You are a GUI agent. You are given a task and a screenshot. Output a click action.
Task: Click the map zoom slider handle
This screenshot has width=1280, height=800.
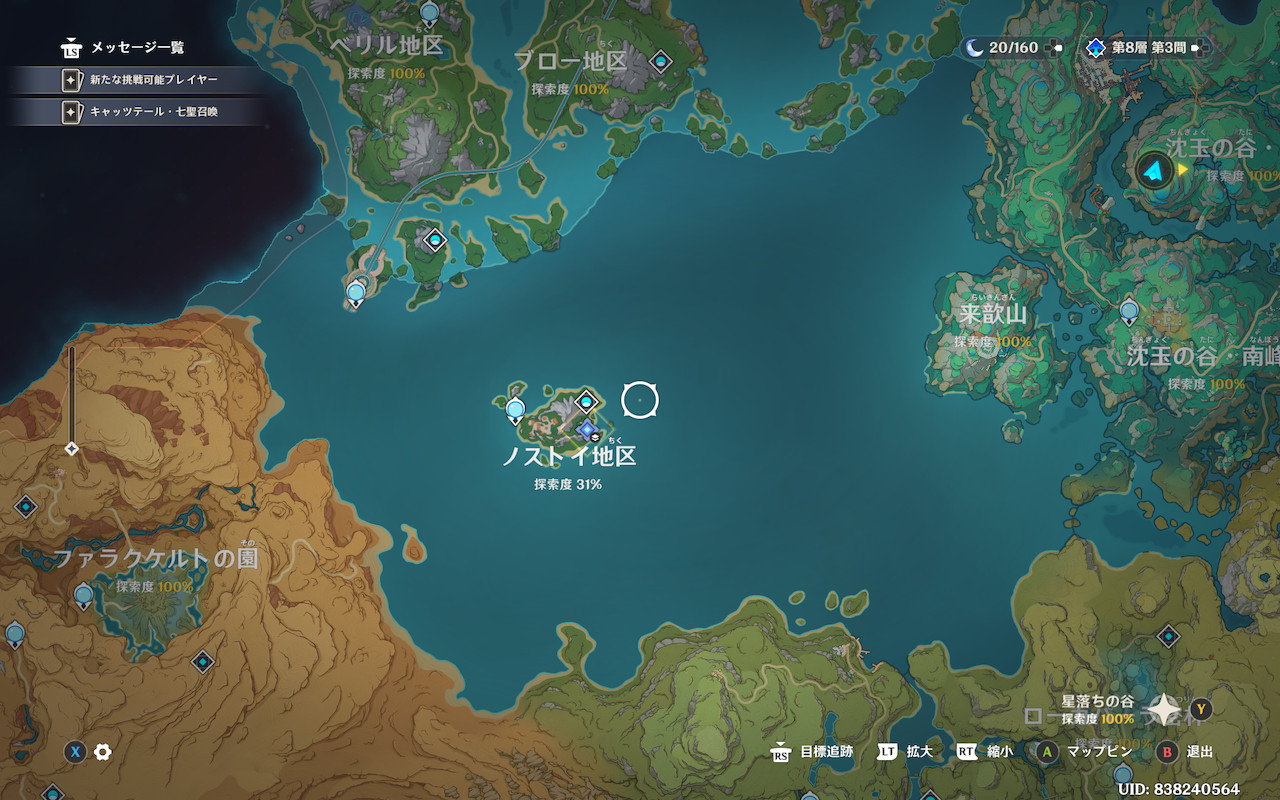click(x=71, y=449)
